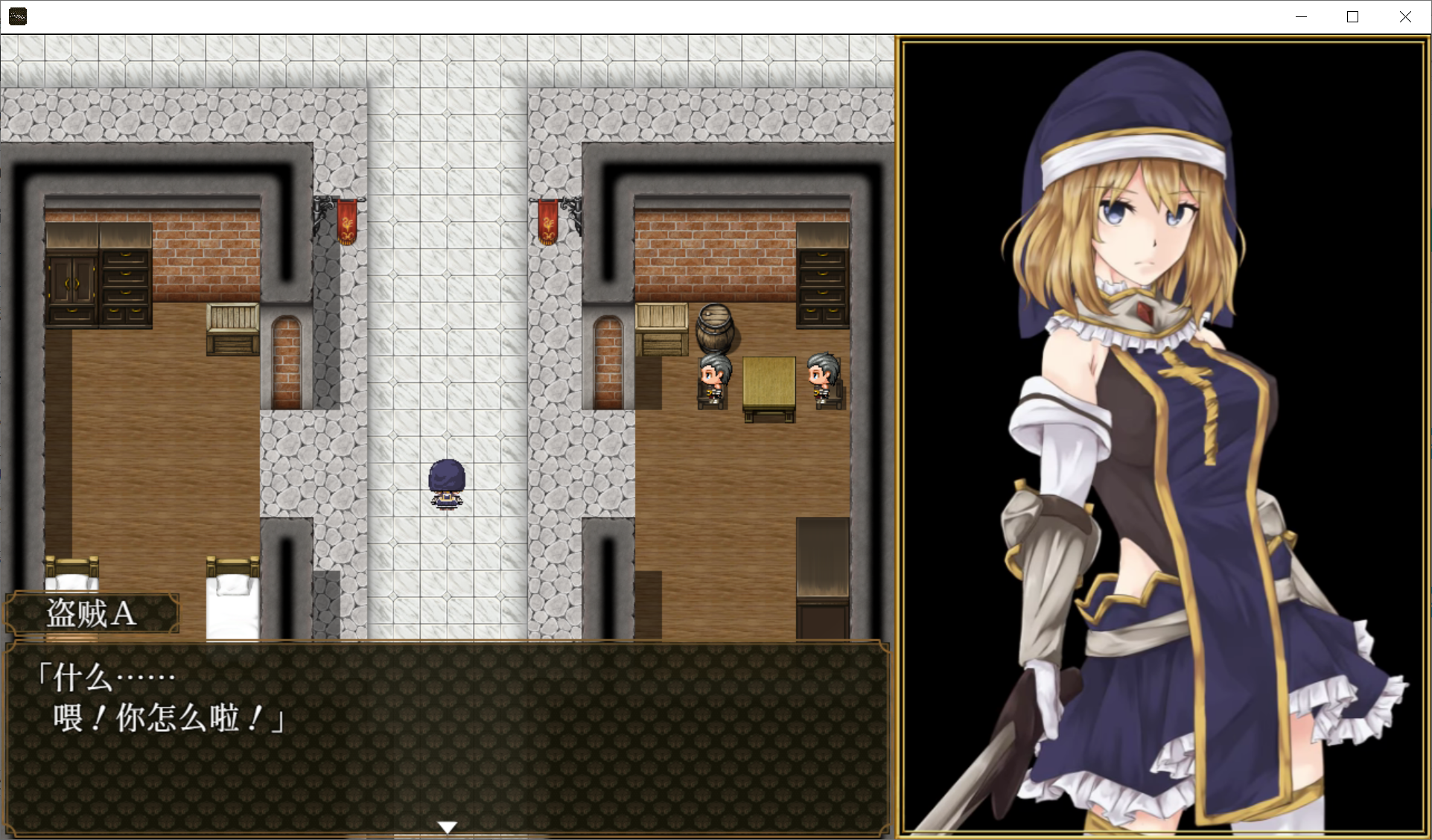Click the player character sprite in the hallway
This screenshot has height=840, width=1432.
point(445,483)
